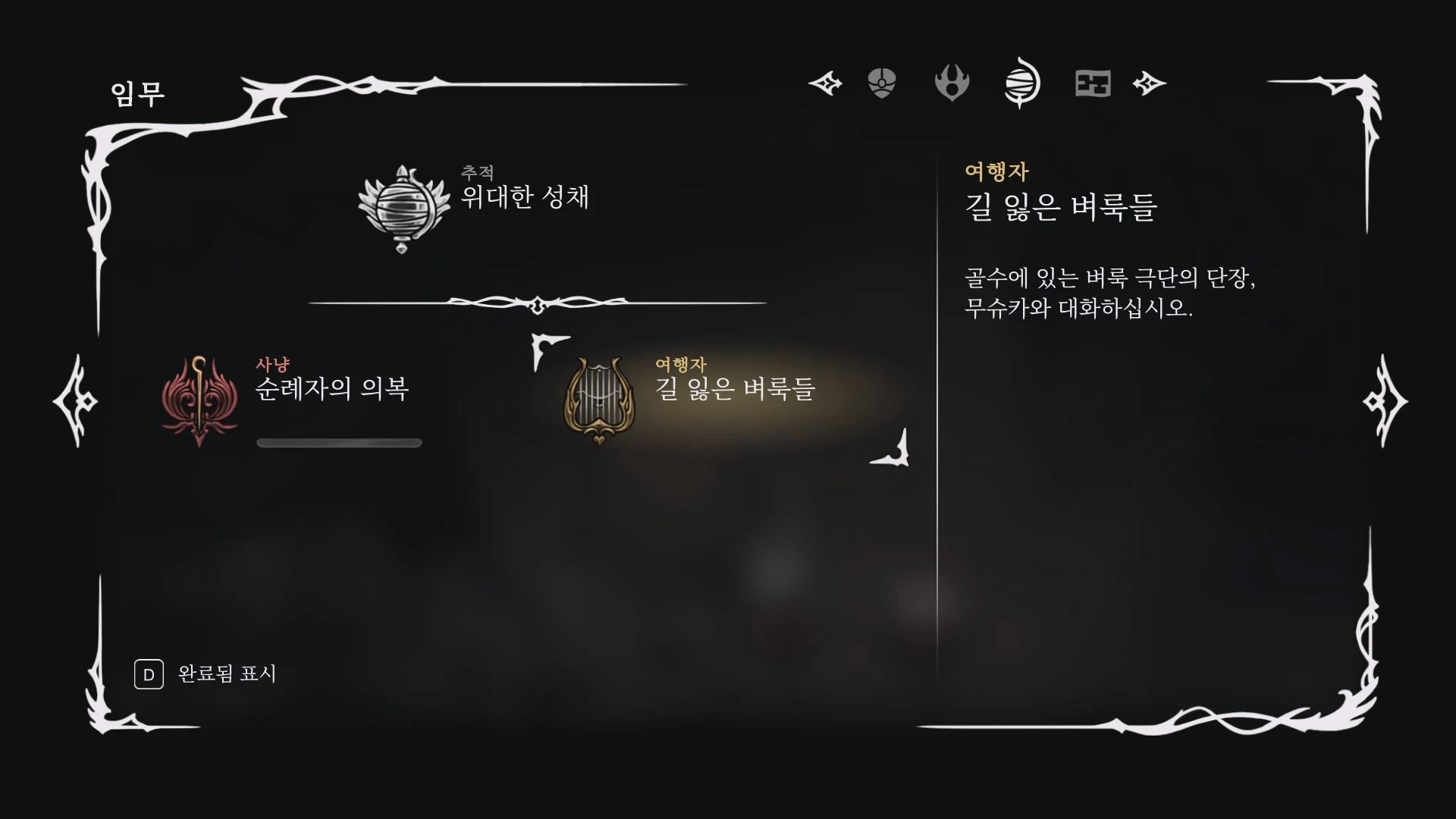This screenshot has height=819, width=1456.
Task: Select the flaming crest tab icon
Action: pyautogui.click(x=952, y=83)
